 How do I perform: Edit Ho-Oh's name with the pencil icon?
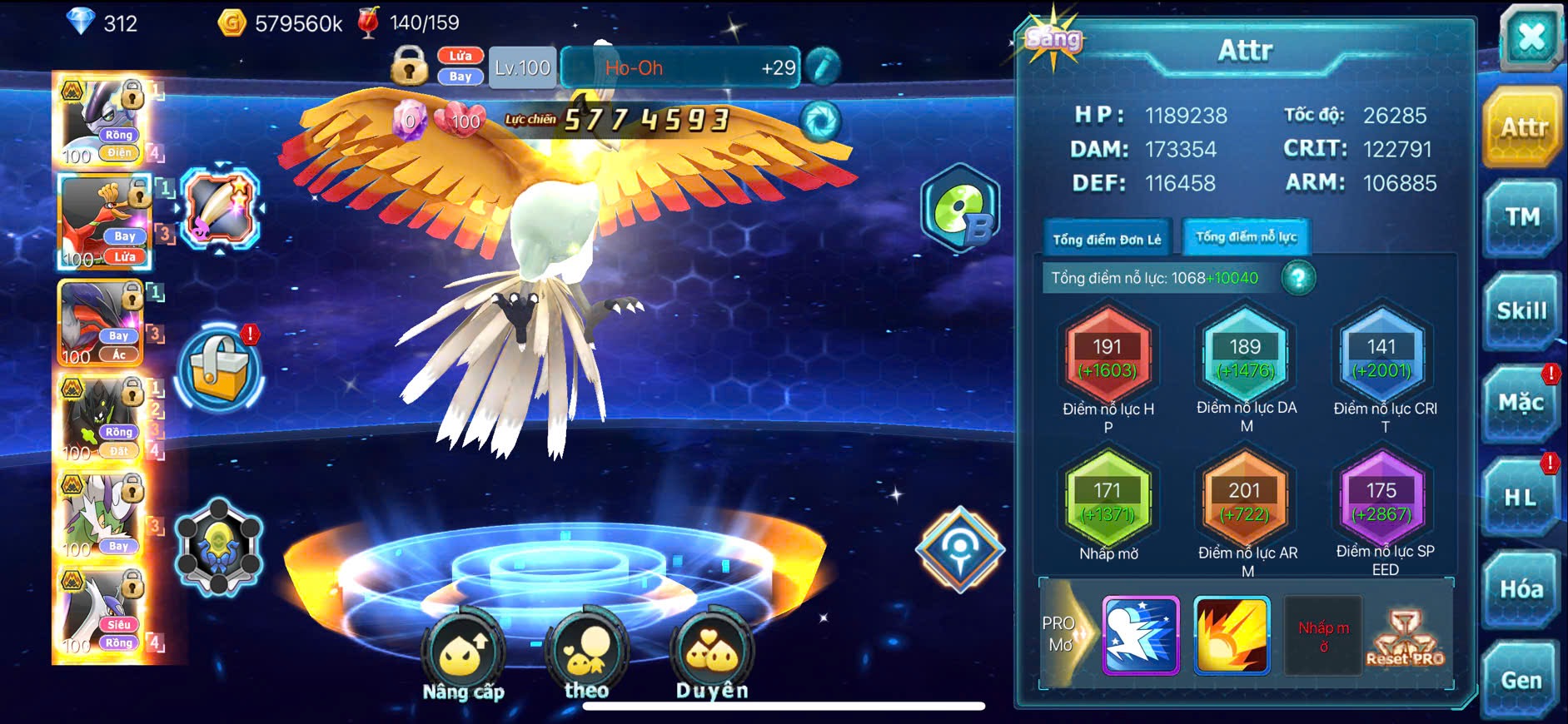[823, 67]
